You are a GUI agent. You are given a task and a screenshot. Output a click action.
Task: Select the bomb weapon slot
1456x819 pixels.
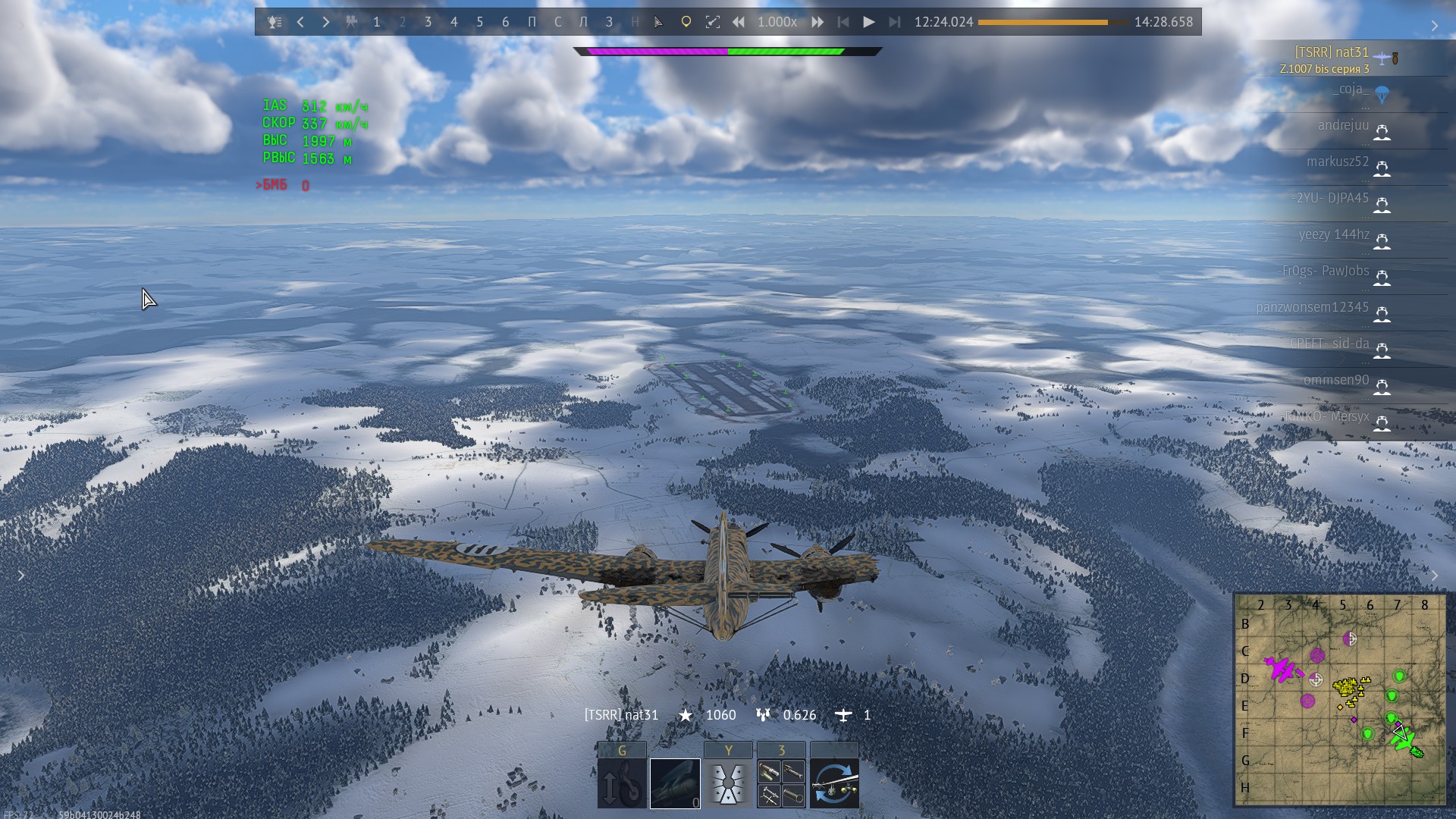tap(675, 783)
